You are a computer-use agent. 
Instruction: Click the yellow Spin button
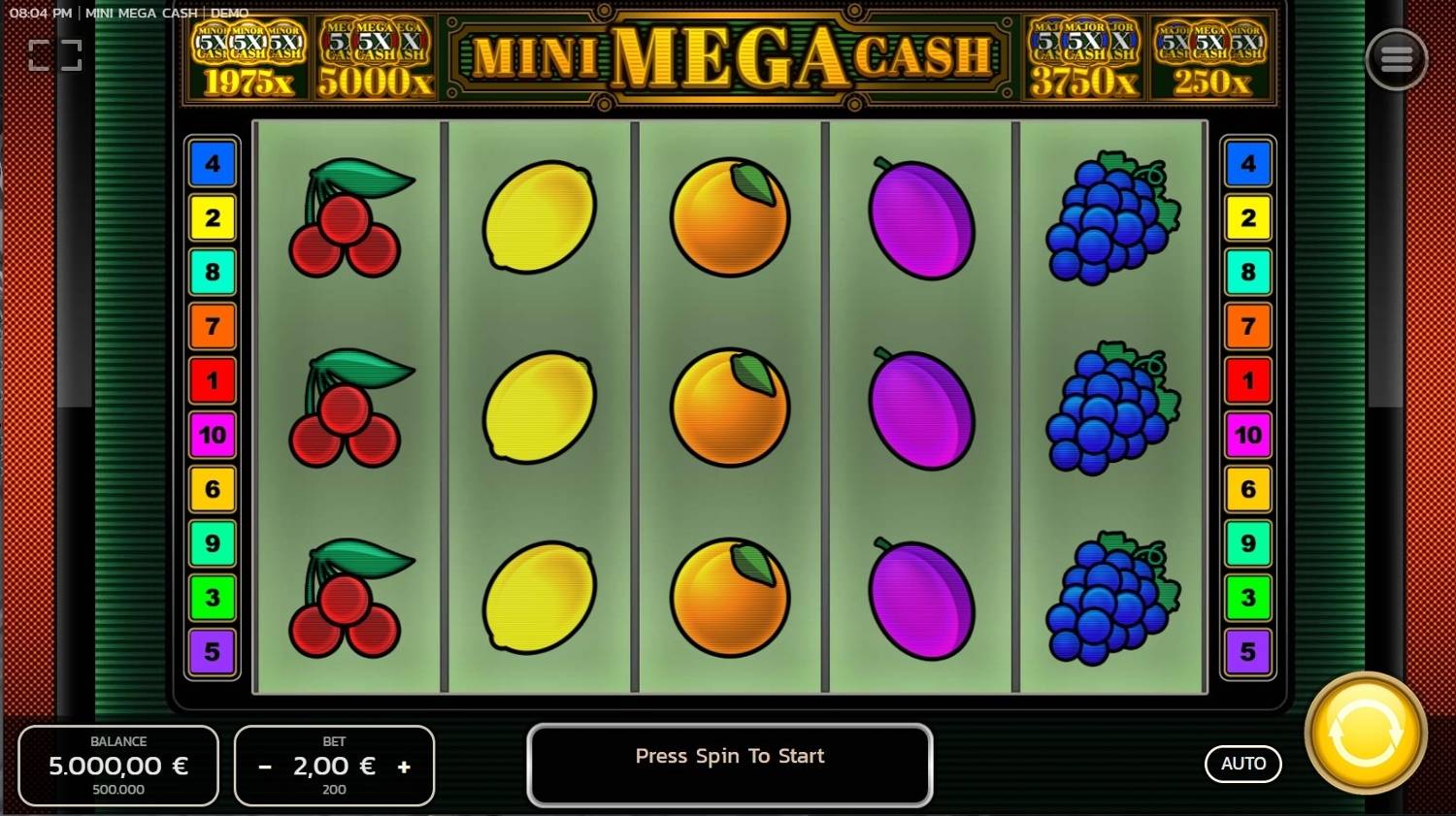click(x=1365, y=734)
